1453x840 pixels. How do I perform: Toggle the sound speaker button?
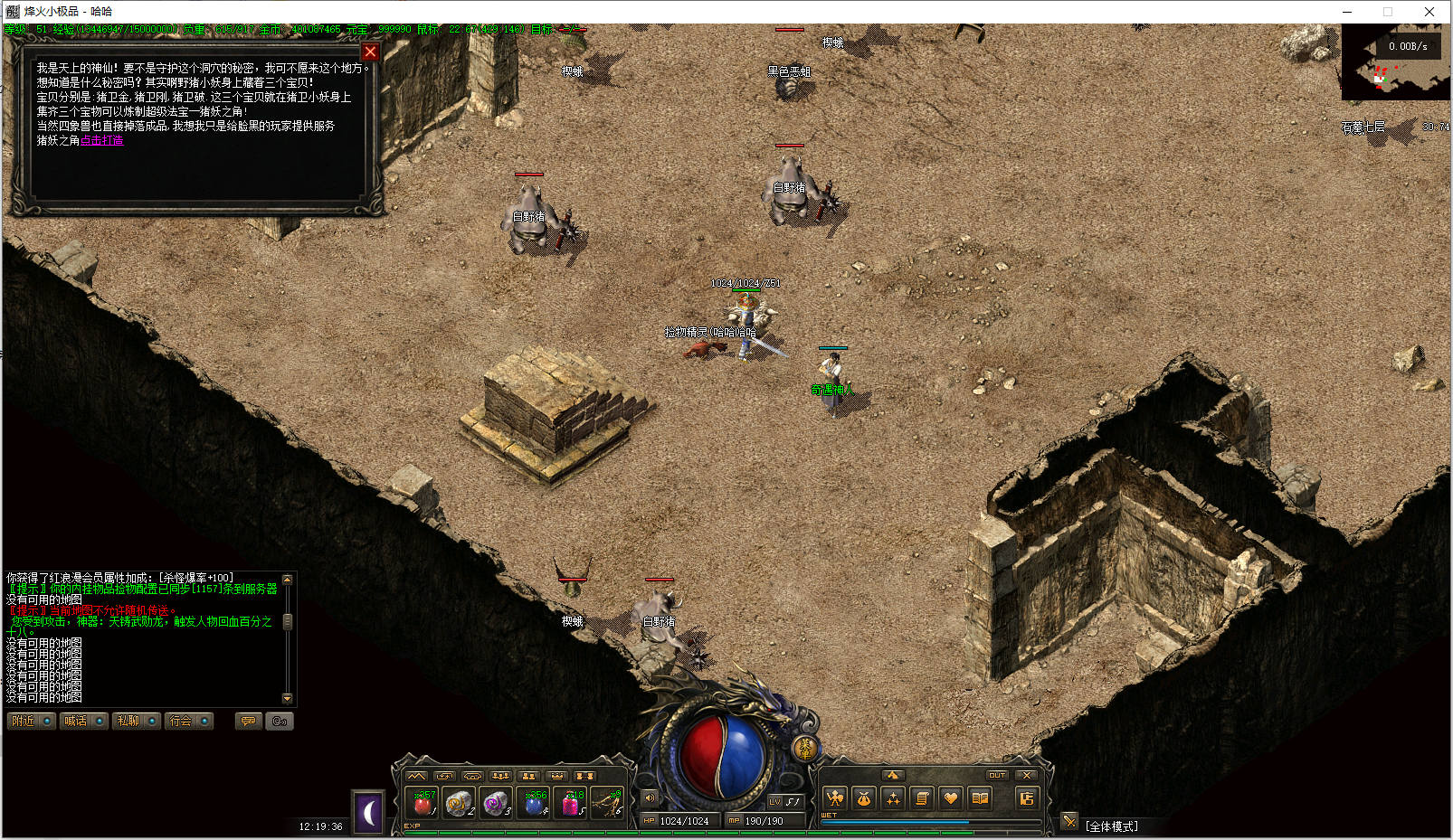click(x=650, y=798)
